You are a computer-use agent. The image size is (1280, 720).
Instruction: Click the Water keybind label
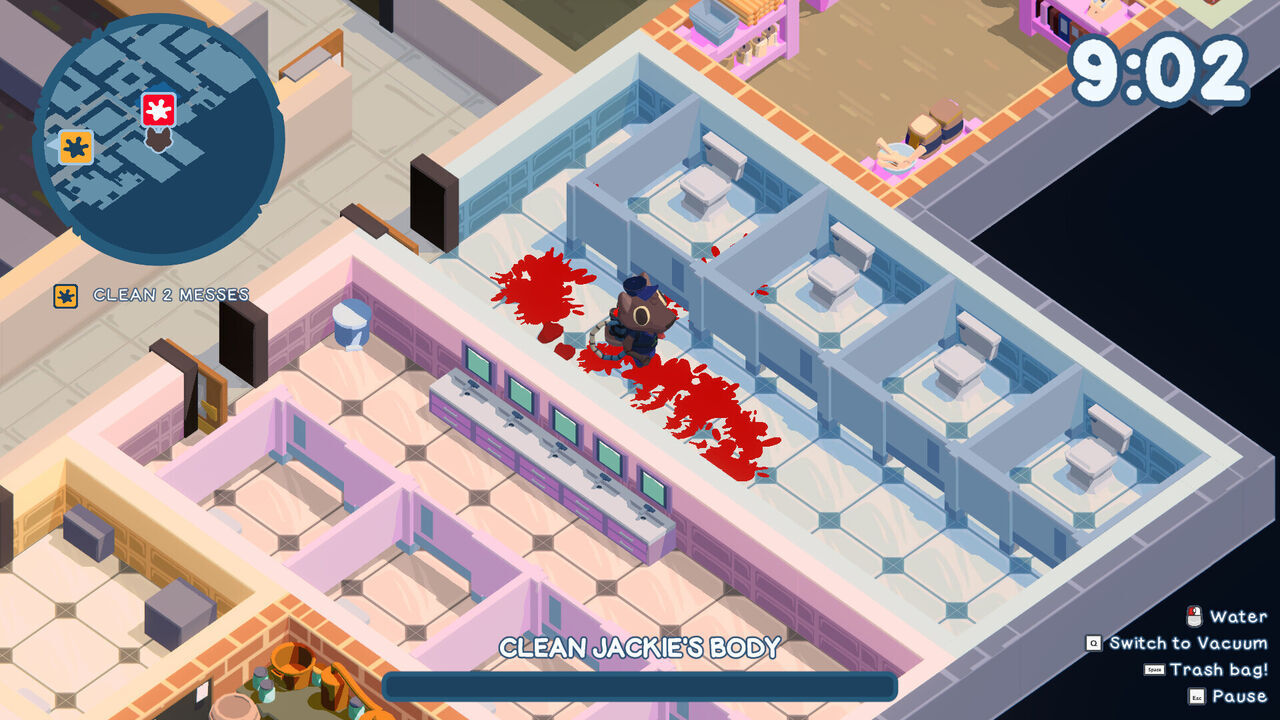pos(1240,617)
